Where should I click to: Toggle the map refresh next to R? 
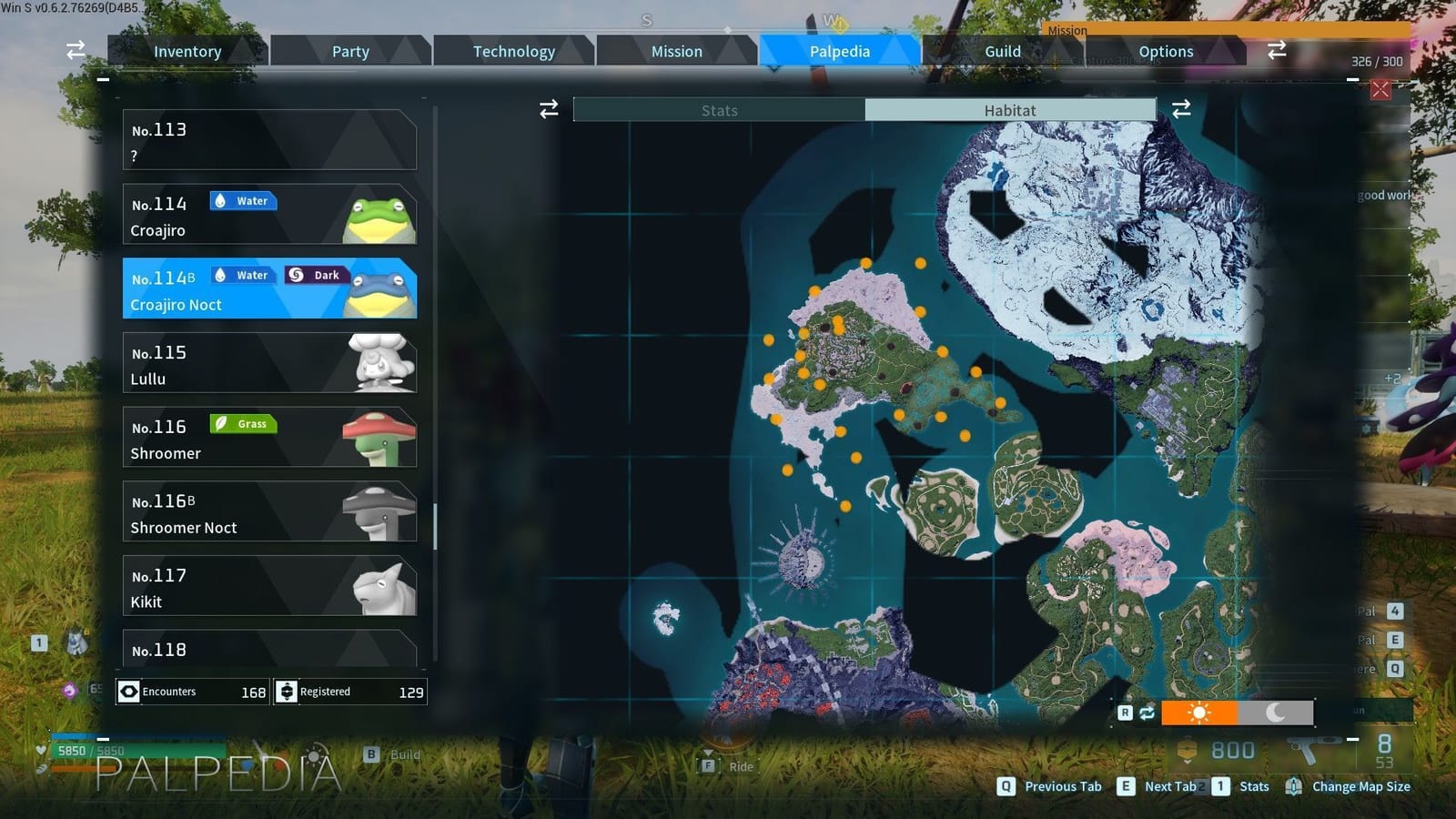point(1147,713)
